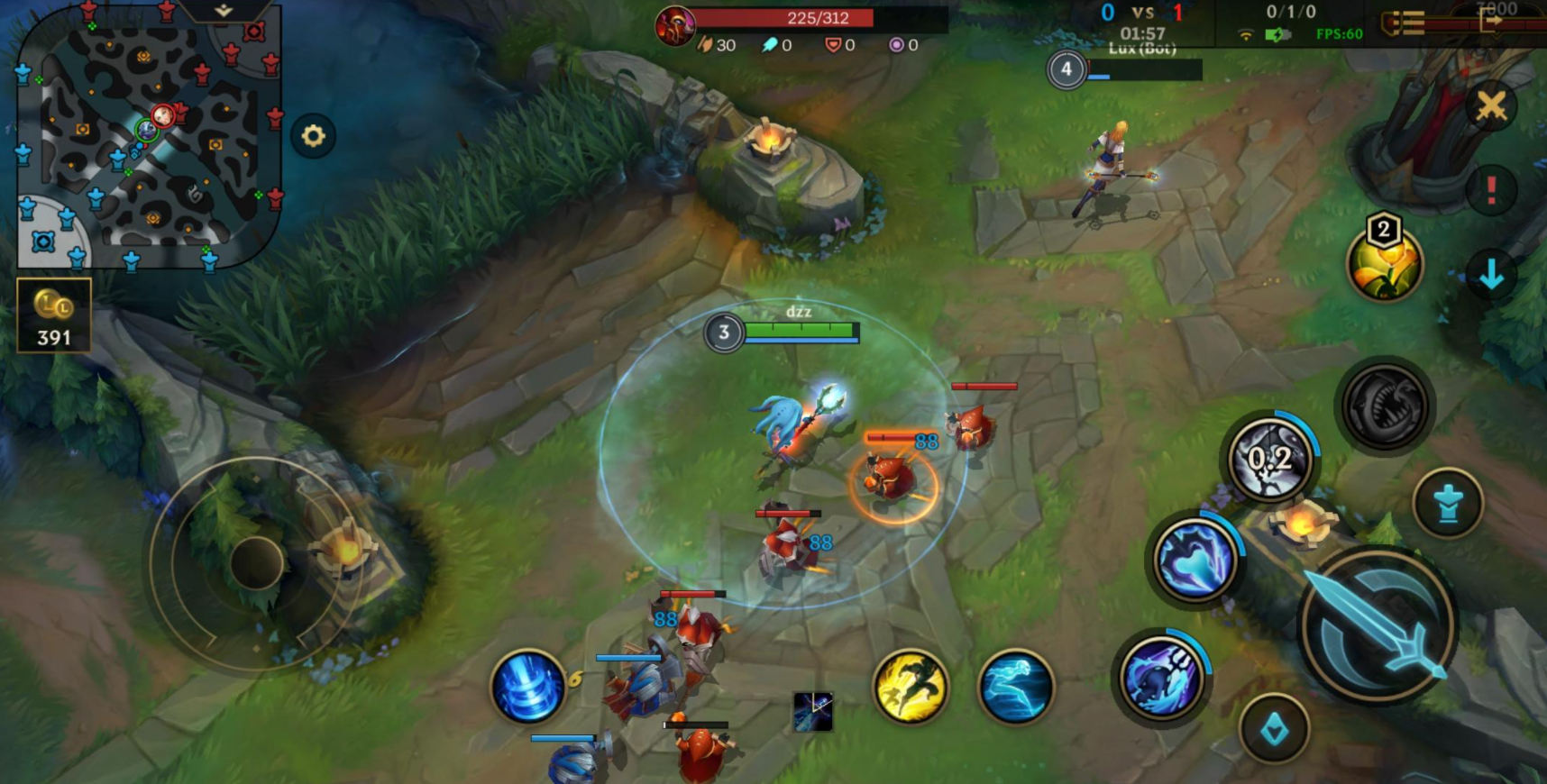Viewport: 1547px width, 784px height.
Task: Tap the minion-targeting button below the attack button
Action: pyautogui.click(x=1274, y=729)
